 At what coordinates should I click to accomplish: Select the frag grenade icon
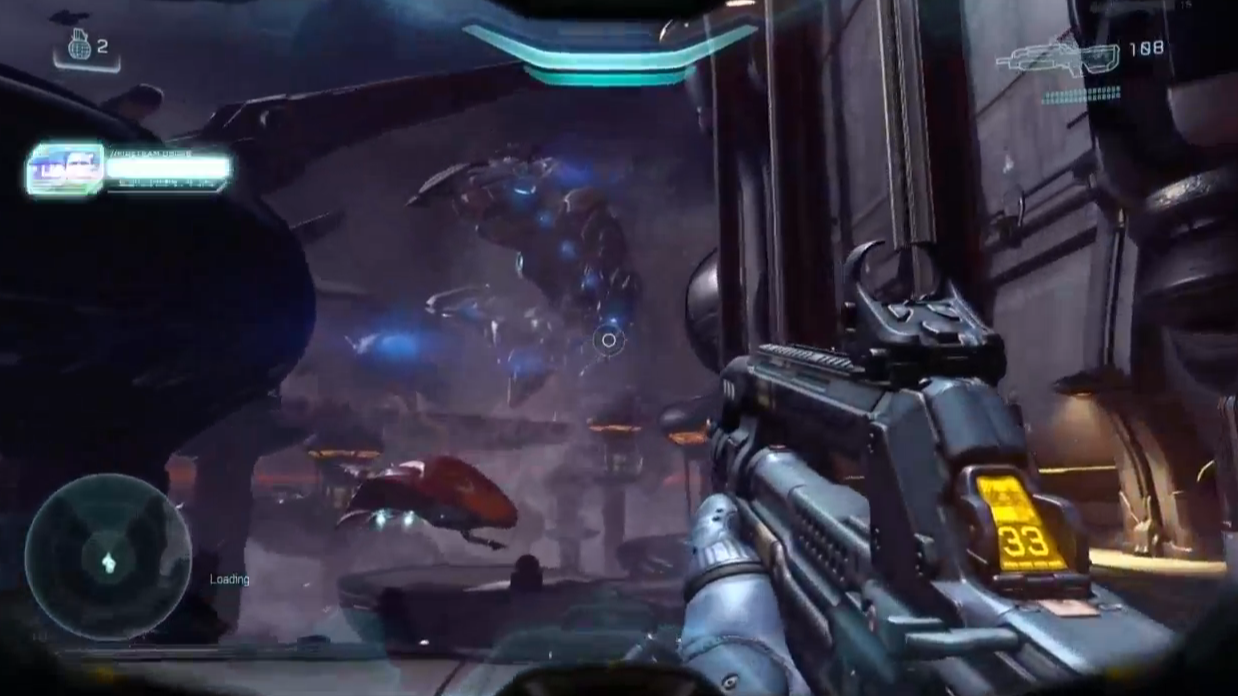coord(79,45)
